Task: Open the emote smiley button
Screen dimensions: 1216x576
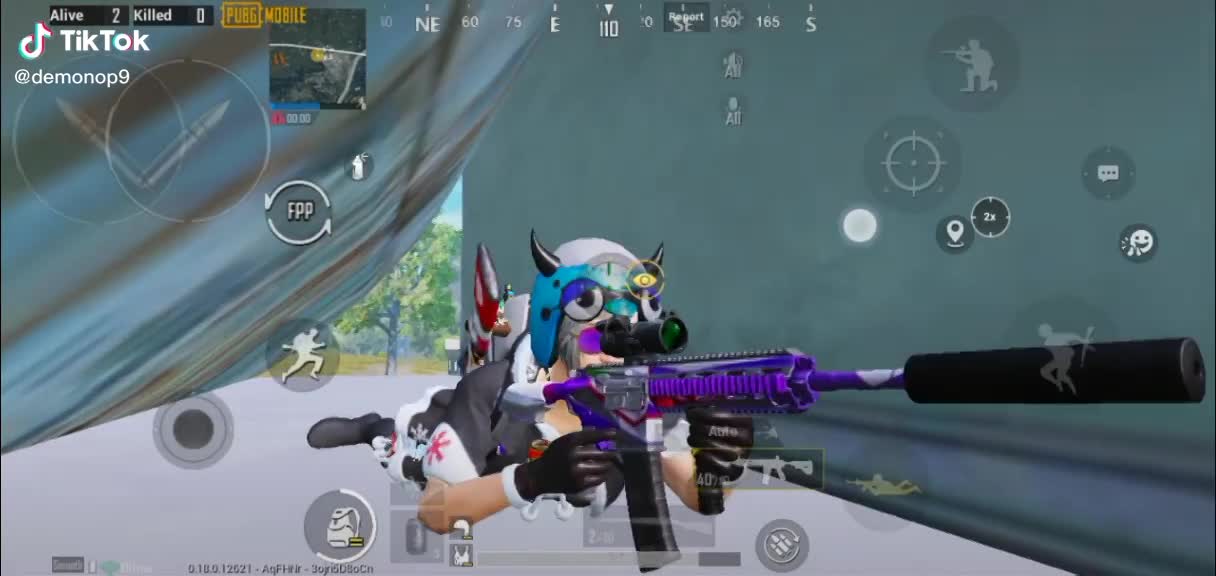Action: (1138, 242)
